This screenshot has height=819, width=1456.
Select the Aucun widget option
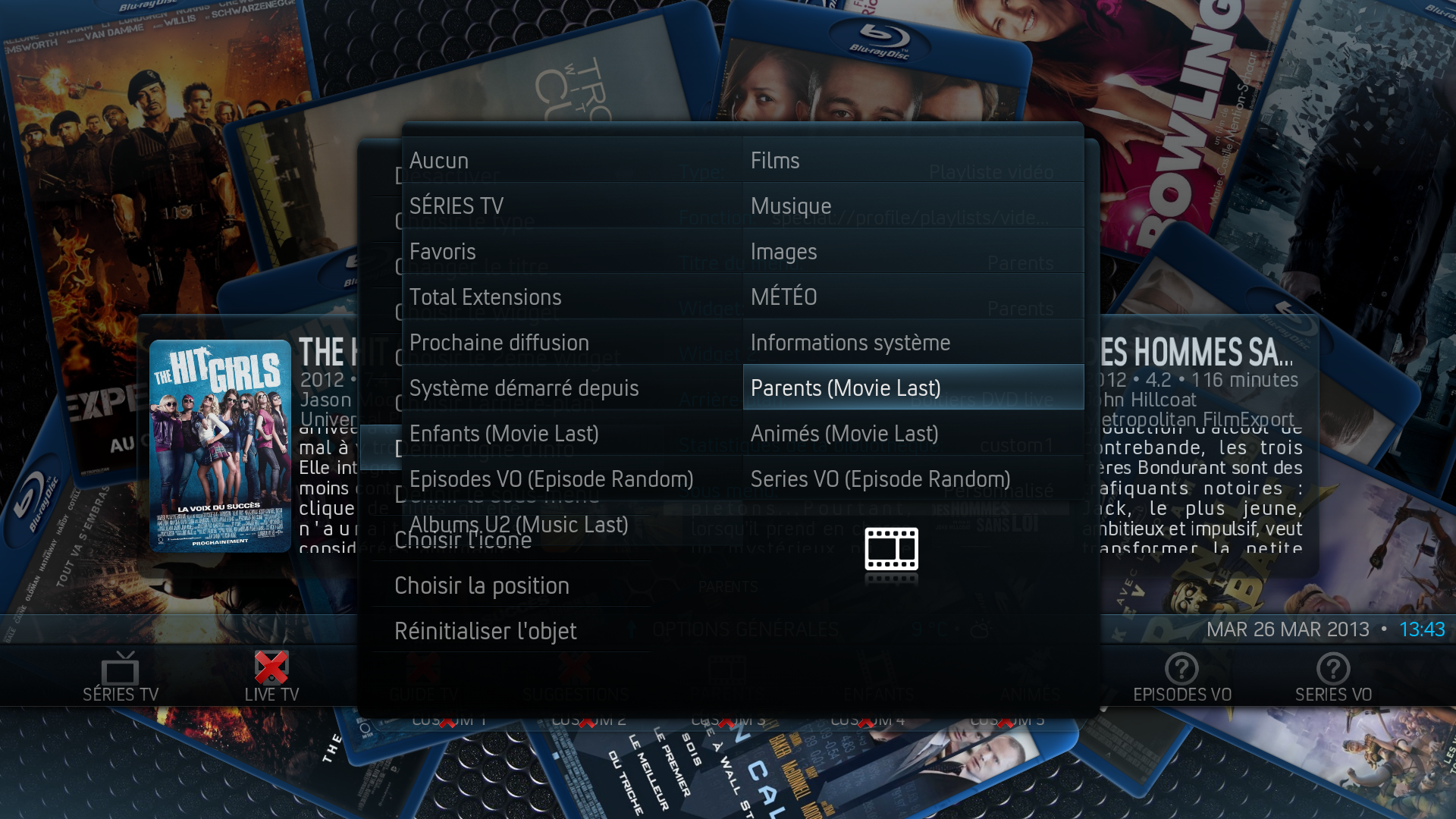572,161
